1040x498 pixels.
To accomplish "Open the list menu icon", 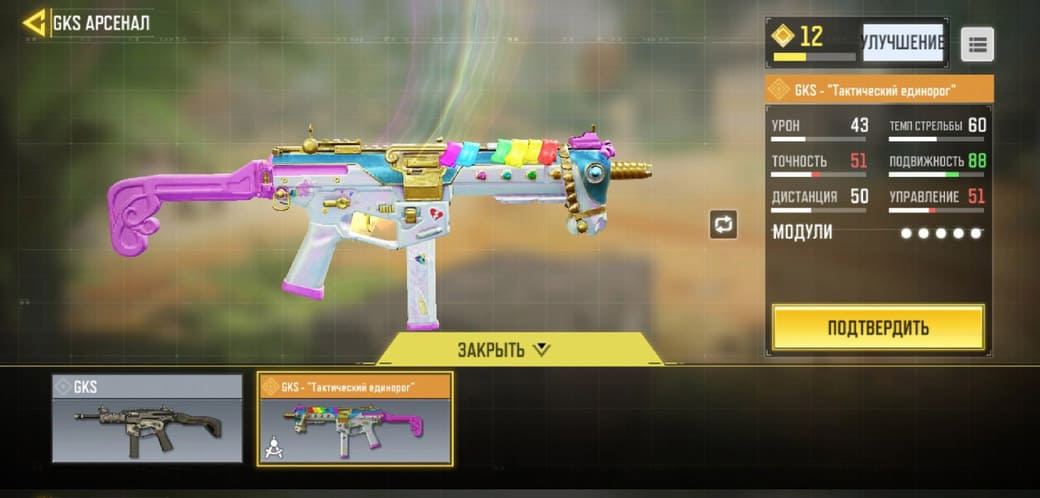I will pyautogui.click(x=977, y=44).
